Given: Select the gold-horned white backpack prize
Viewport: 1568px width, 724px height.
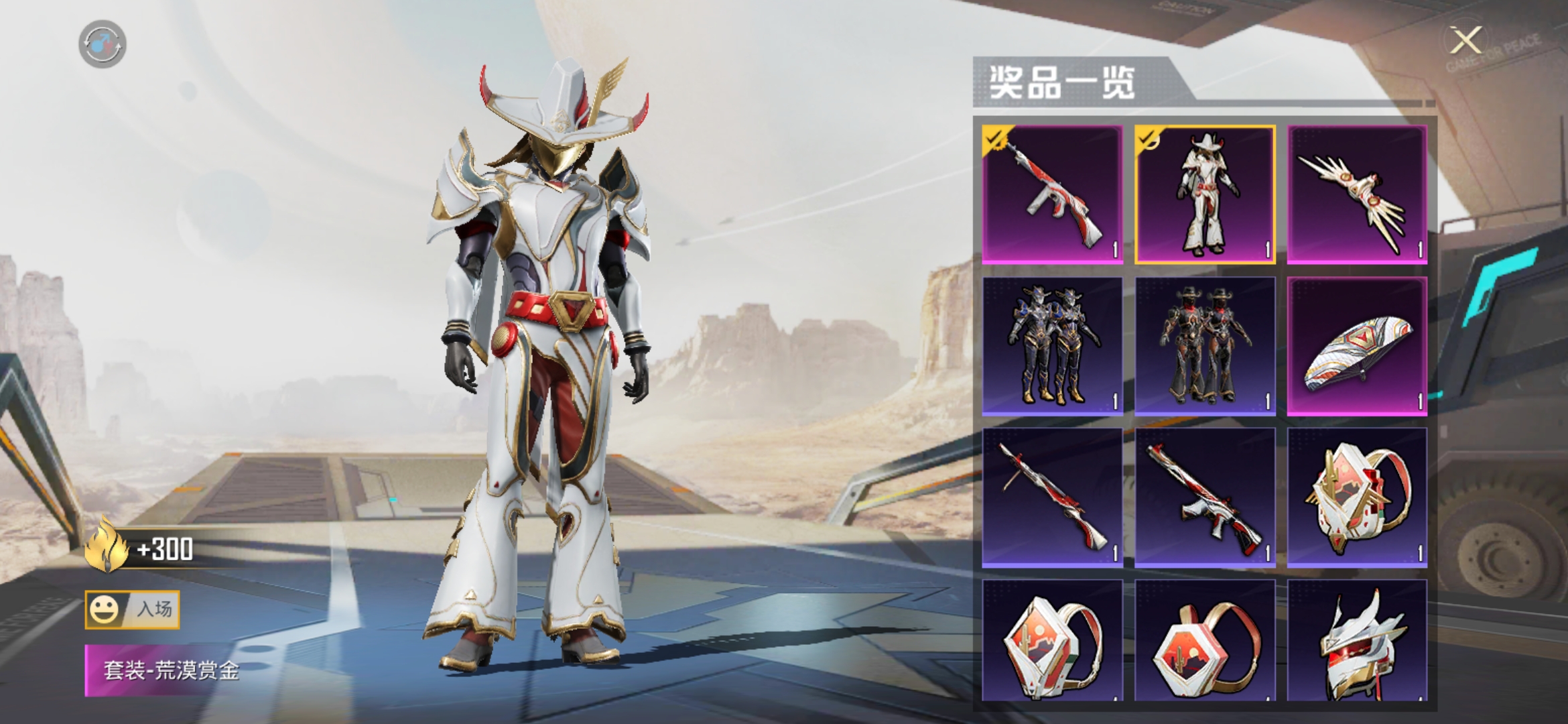Looking at the screenshot, I should point(1357,497).
